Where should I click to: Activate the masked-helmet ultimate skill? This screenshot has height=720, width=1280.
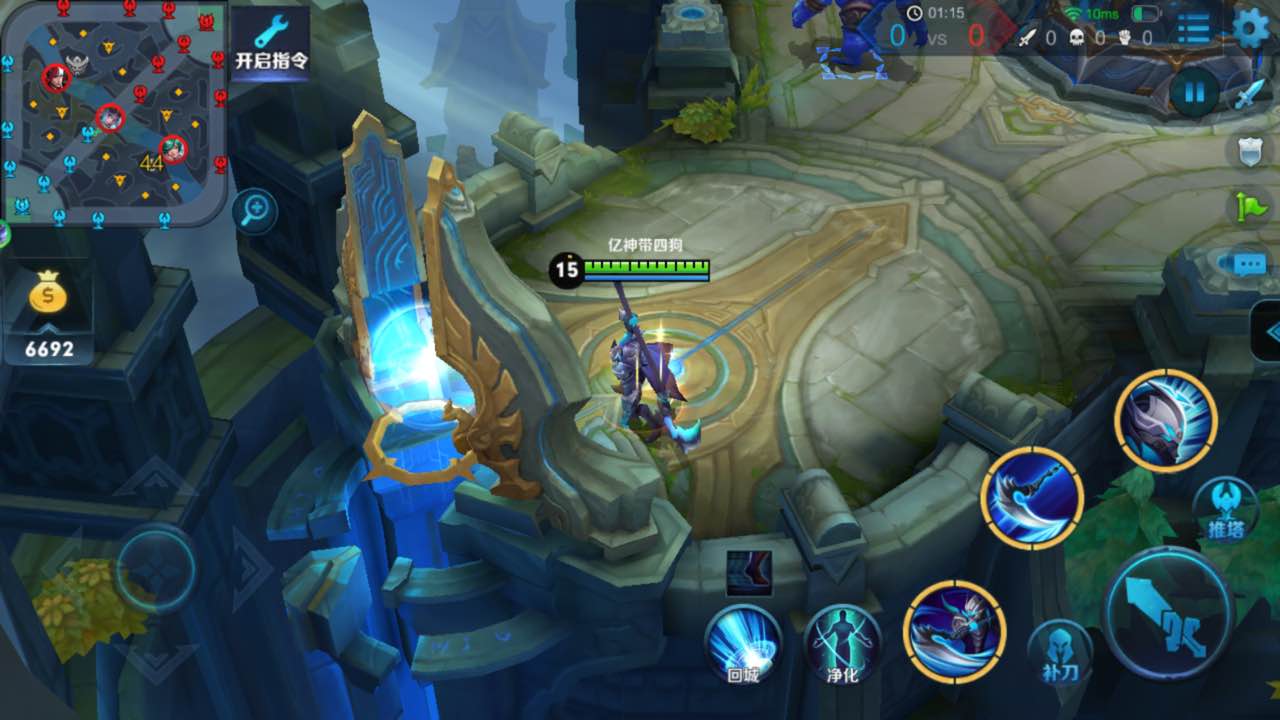click(x=1166, y=420)
